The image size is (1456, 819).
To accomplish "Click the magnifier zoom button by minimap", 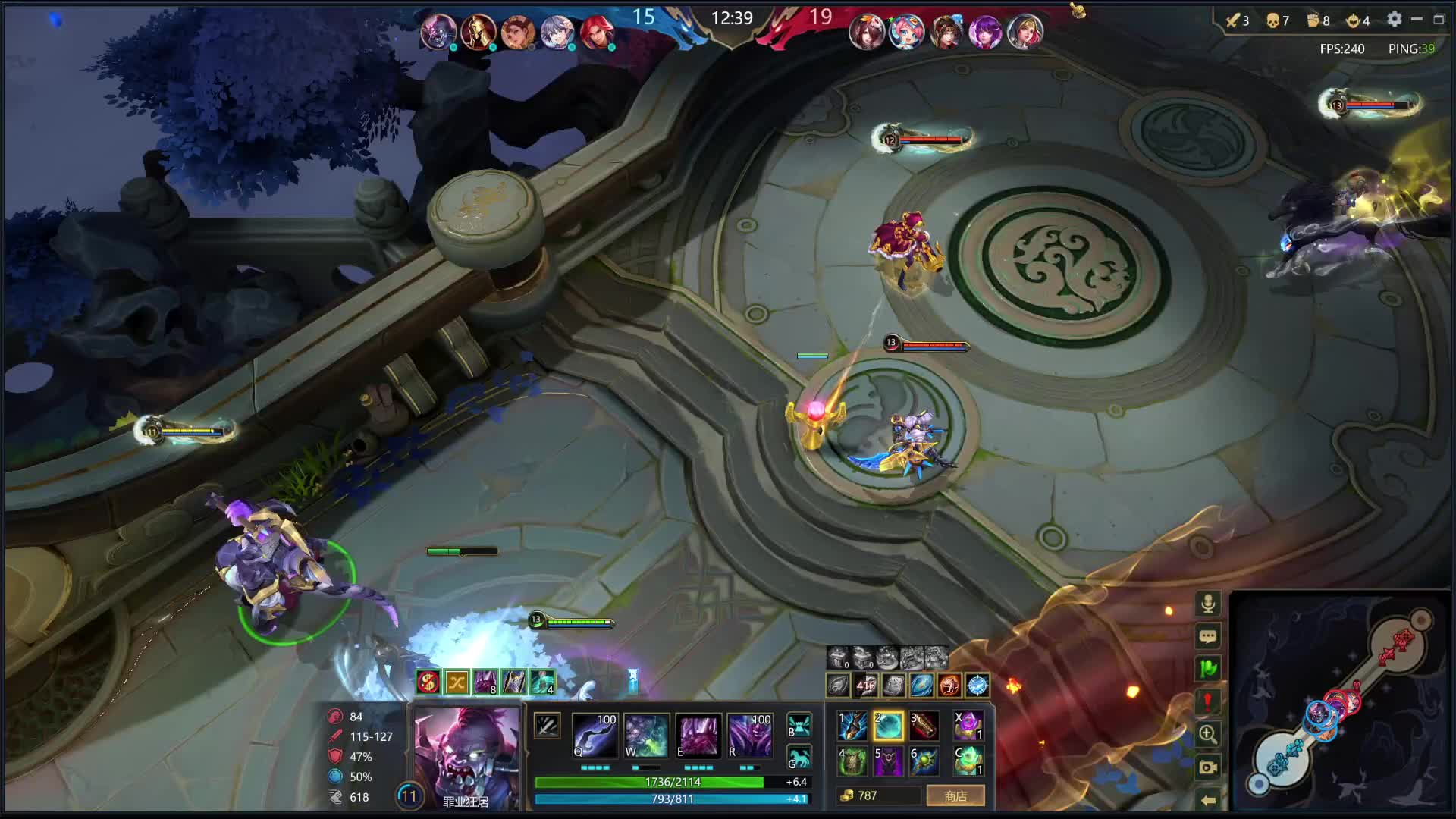I will click(1208, 734).
